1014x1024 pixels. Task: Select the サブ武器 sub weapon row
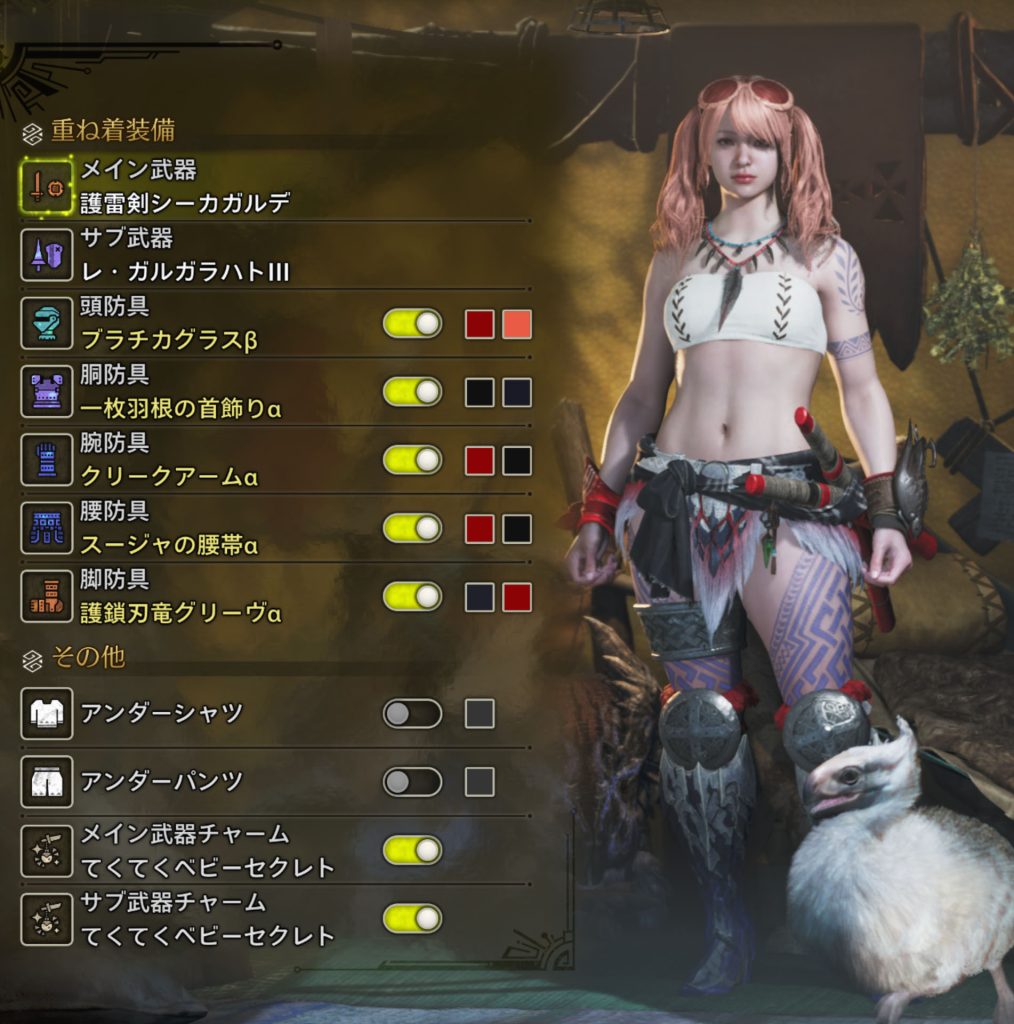(185, 255)
